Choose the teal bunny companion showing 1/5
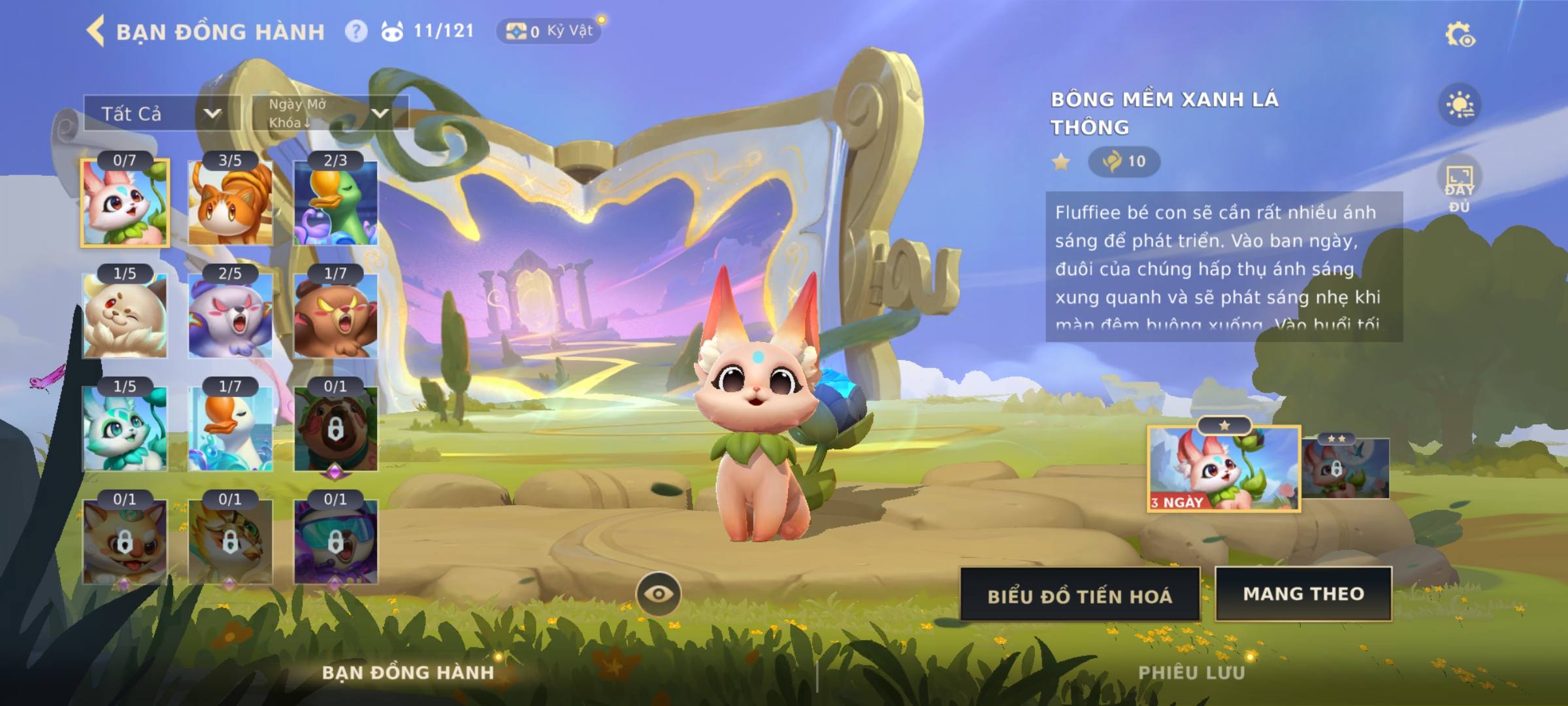 (x=125, y=429)
